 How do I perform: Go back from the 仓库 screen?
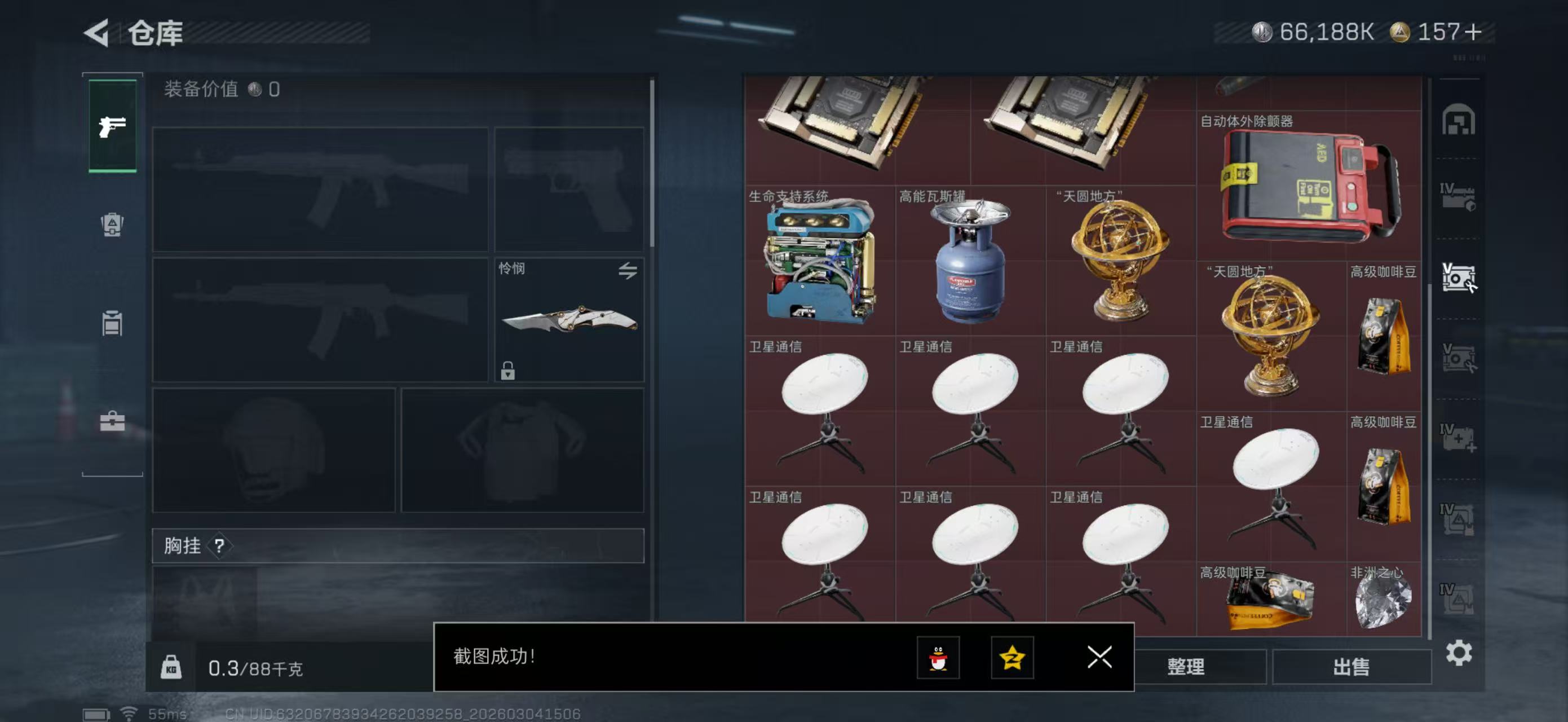(98, 33)
